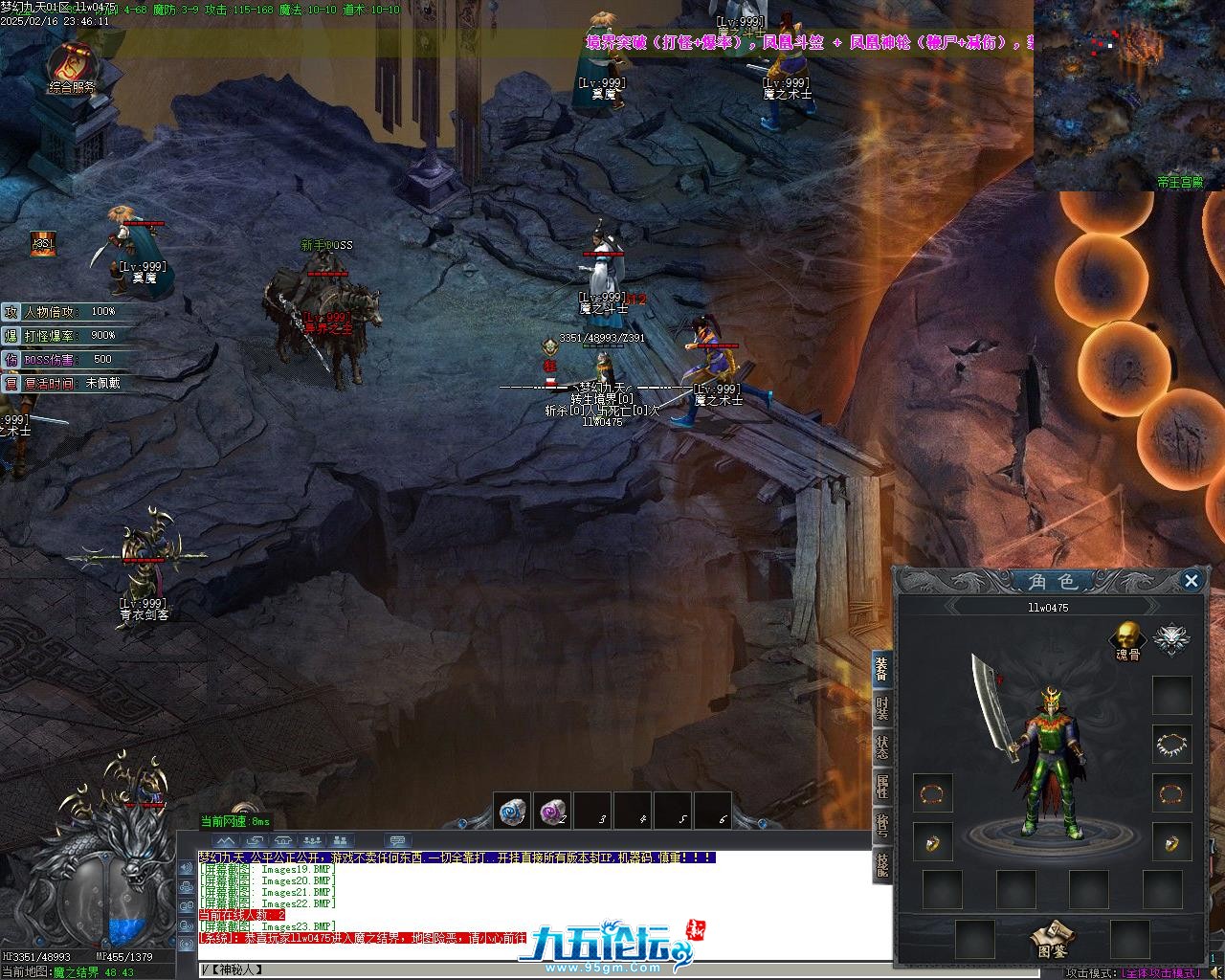Image resolution: width=1225 pixels, height=980 pixels.
Task: Select the 装备 equipment tab
Action: tap(881, 670)
